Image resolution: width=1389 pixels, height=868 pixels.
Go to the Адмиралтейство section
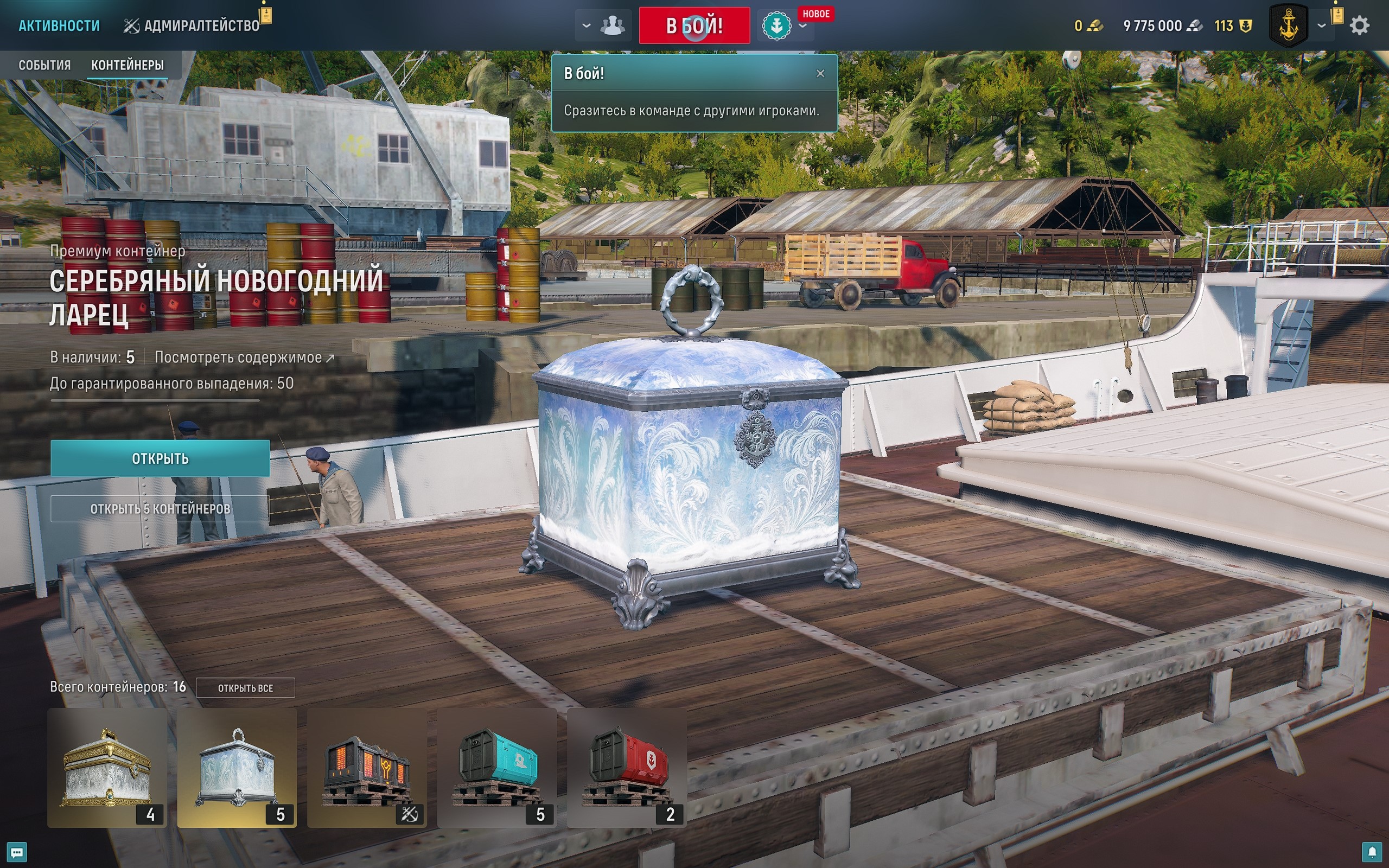192,26
